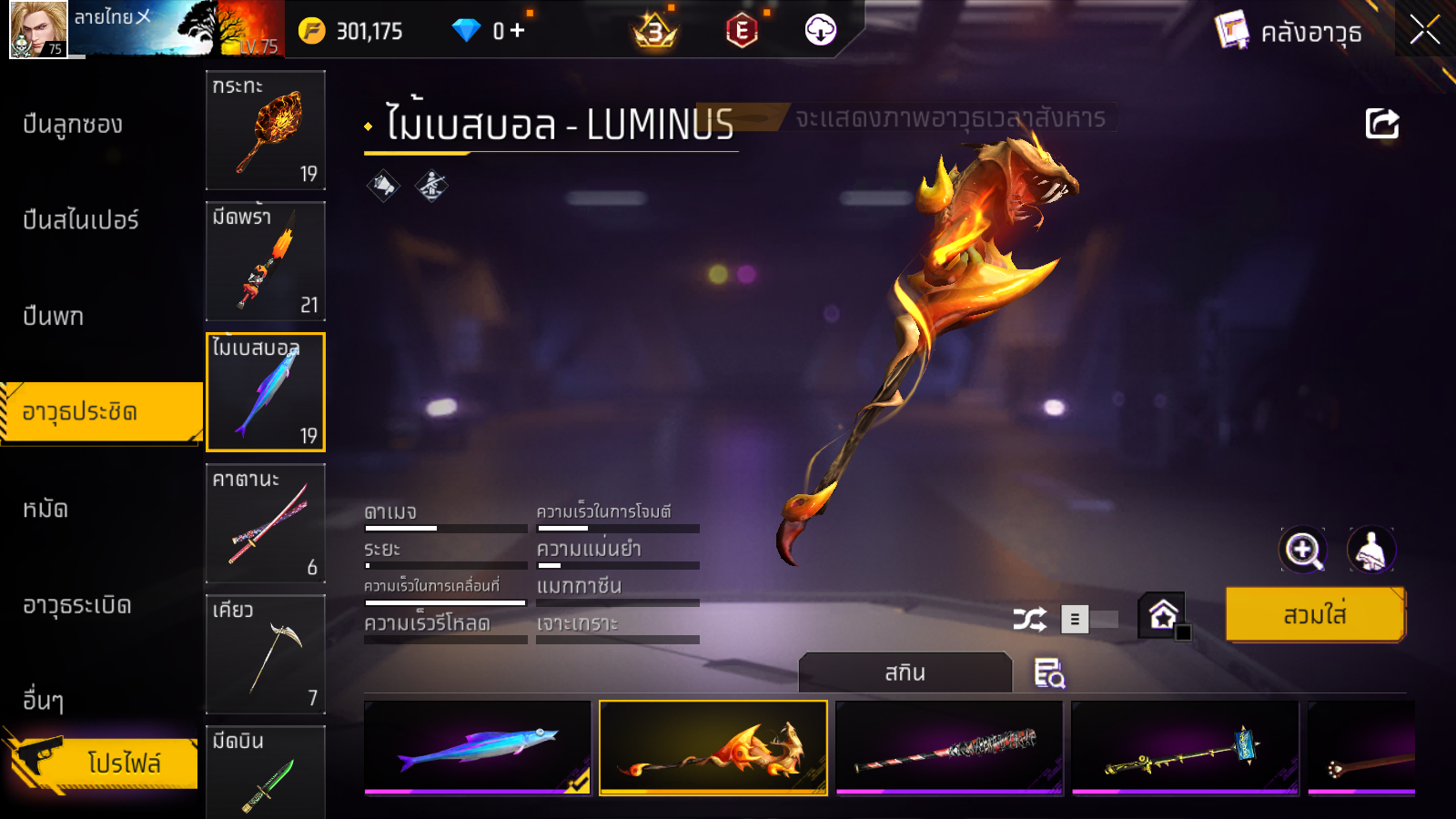Toggle the shuffle skins switch
This screenshot has height=819, width=1456.
pos(1090,620)
